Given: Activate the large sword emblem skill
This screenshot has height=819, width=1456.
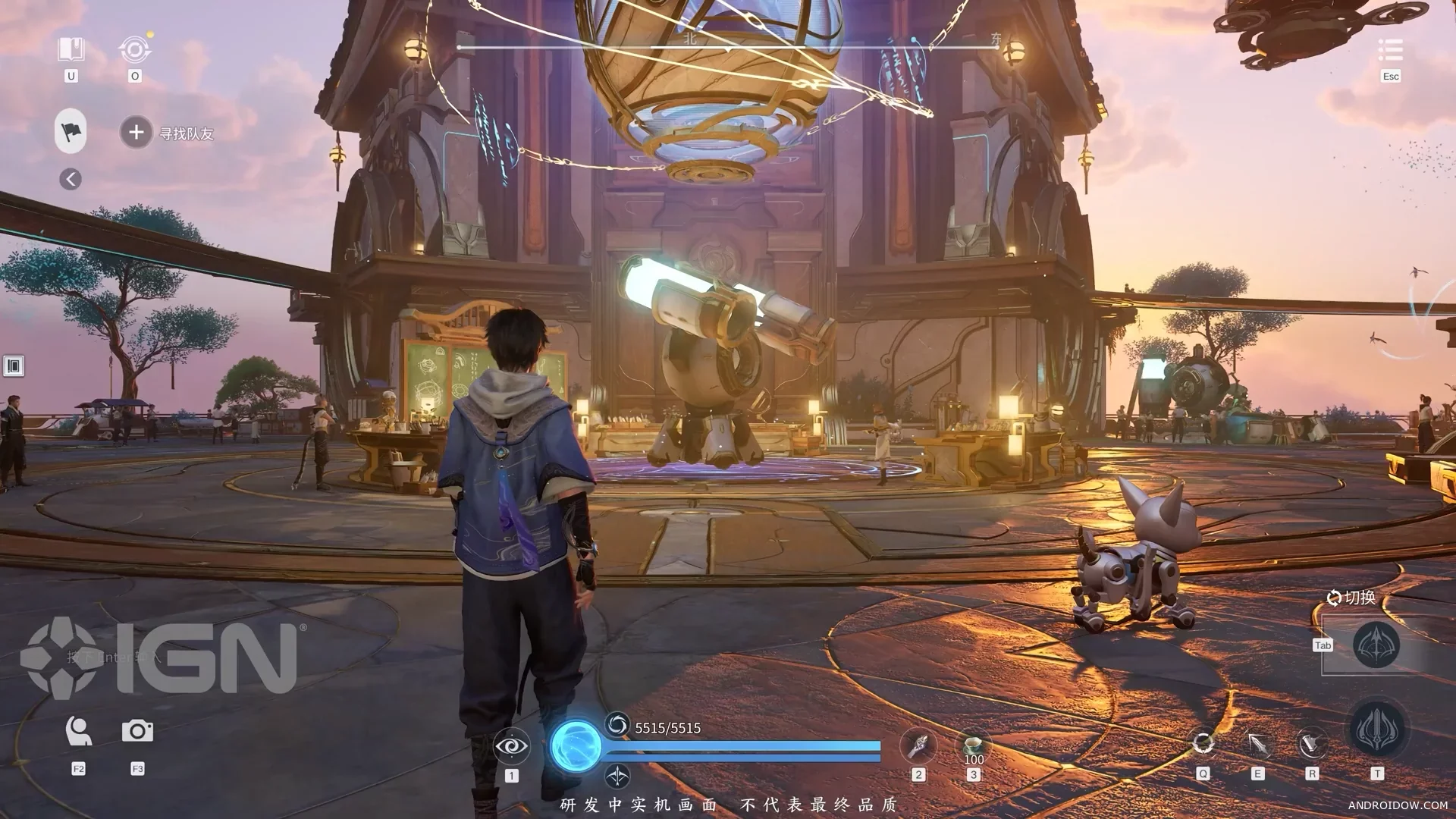Looking at the screenshot, I should point(1378,730).
